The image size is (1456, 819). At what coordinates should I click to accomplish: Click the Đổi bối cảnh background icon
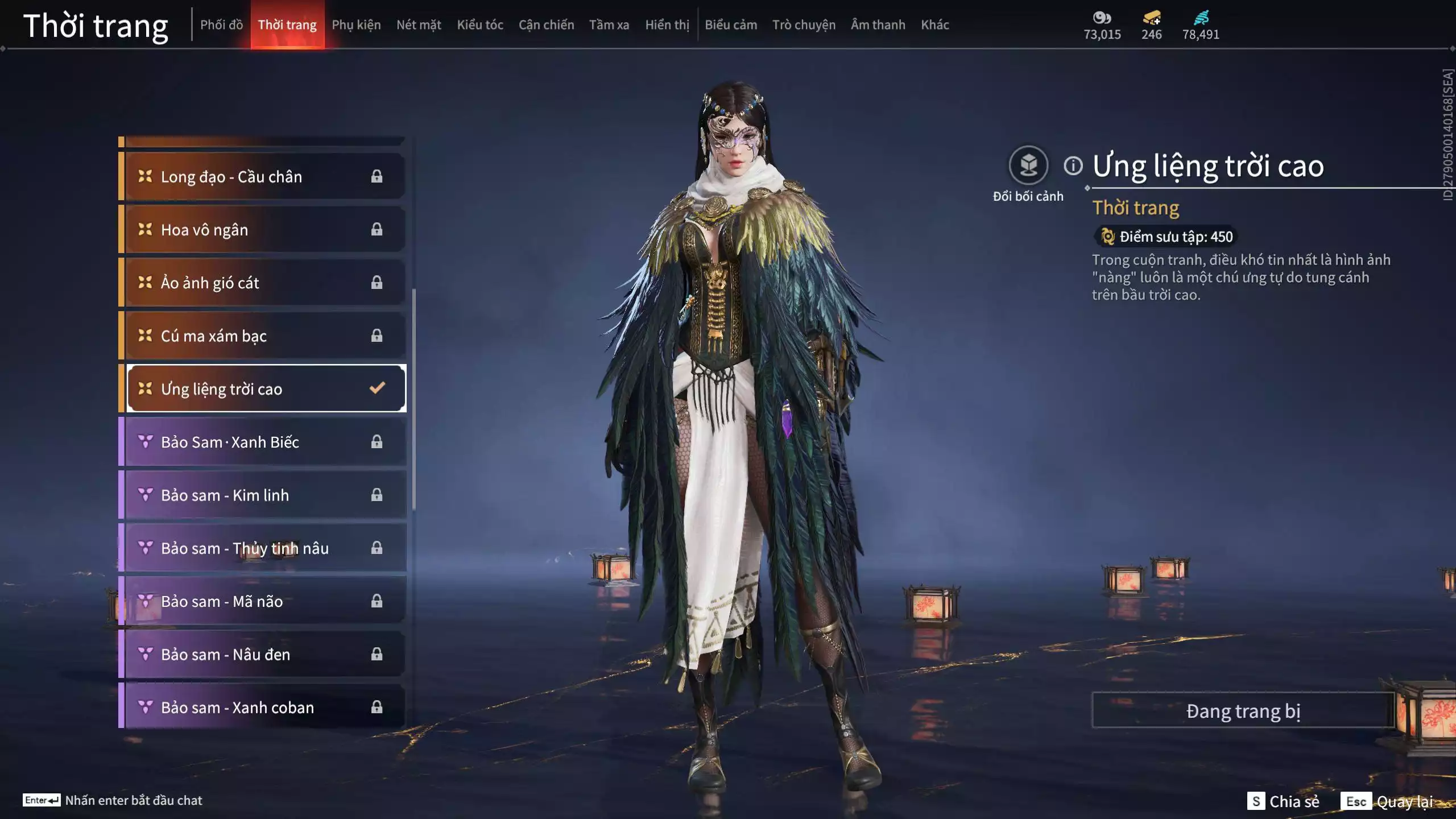click(x=1028, y=166)
